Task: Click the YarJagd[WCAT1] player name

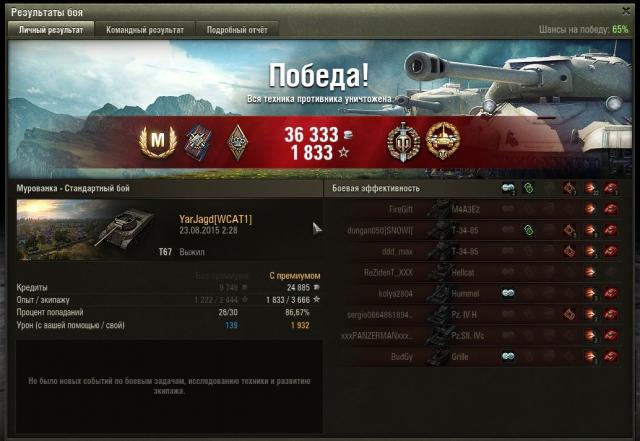Action: [x=215, y=218]
